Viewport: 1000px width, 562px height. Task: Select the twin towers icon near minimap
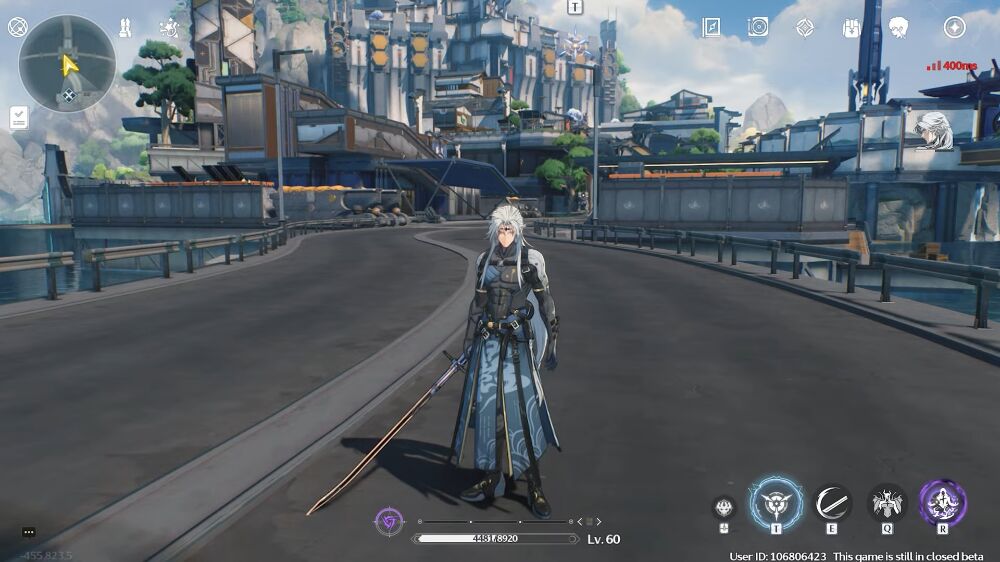click(x=126, y=27)
